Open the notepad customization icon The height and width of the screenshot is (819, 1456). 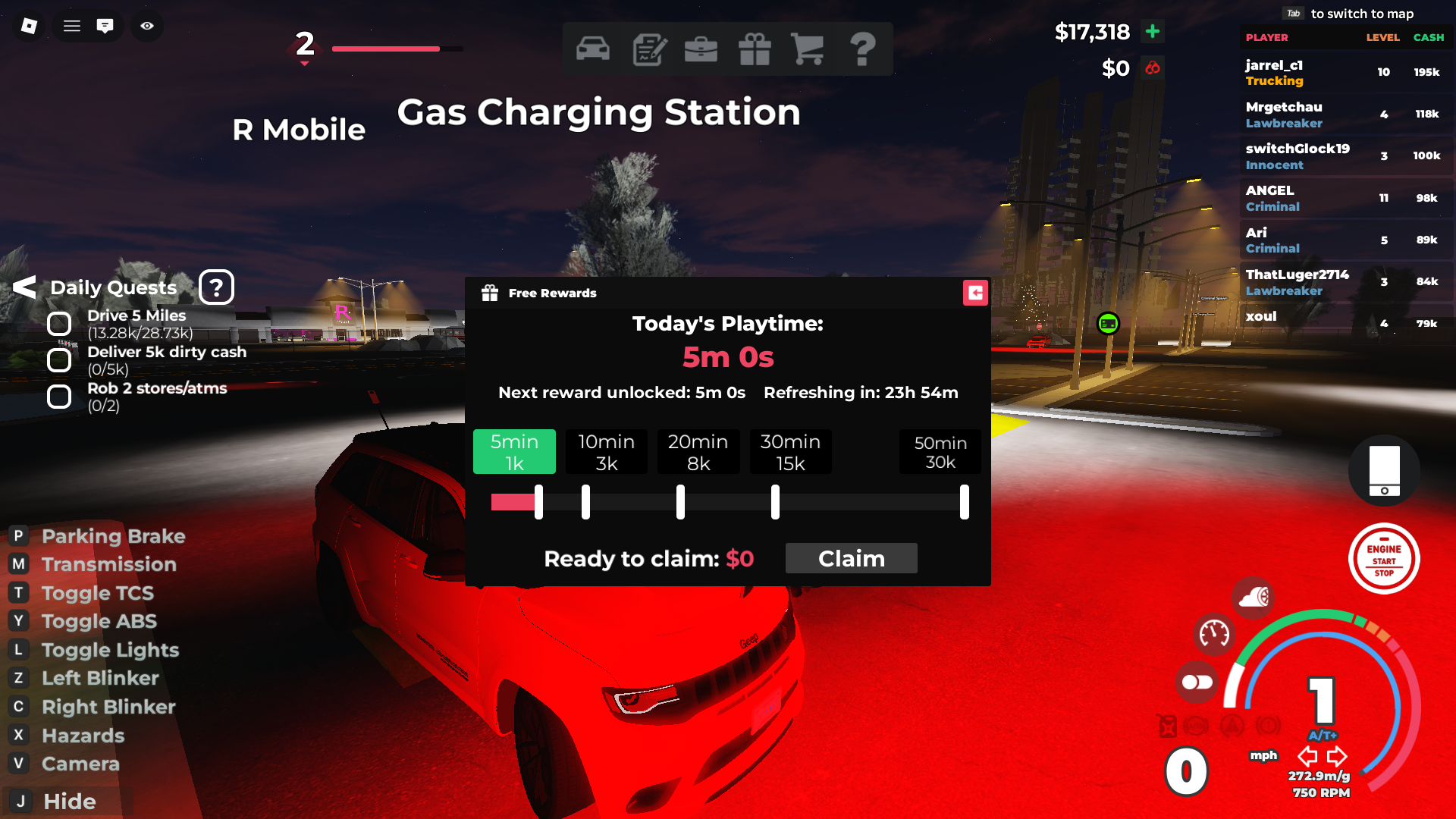pos(649,49)
